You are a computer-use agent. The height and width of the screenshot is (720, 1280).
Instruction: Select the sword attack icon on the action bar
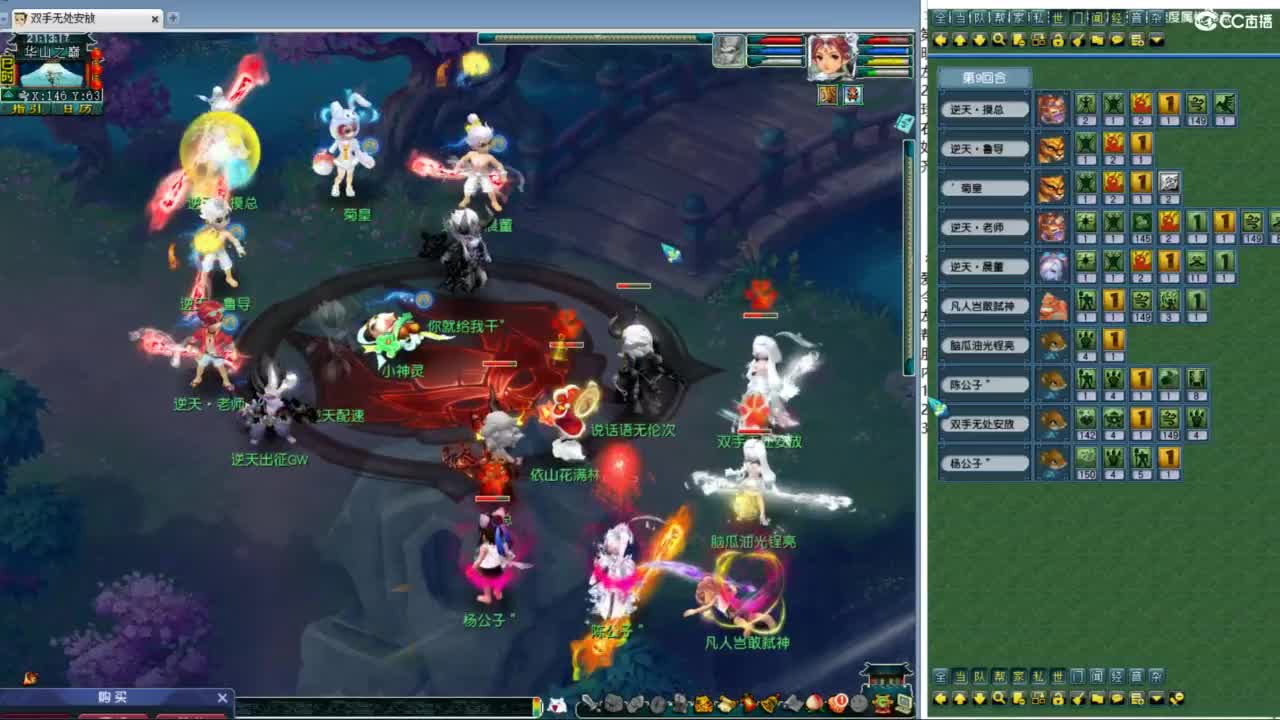pyautogui.click(x=591, y=705)
